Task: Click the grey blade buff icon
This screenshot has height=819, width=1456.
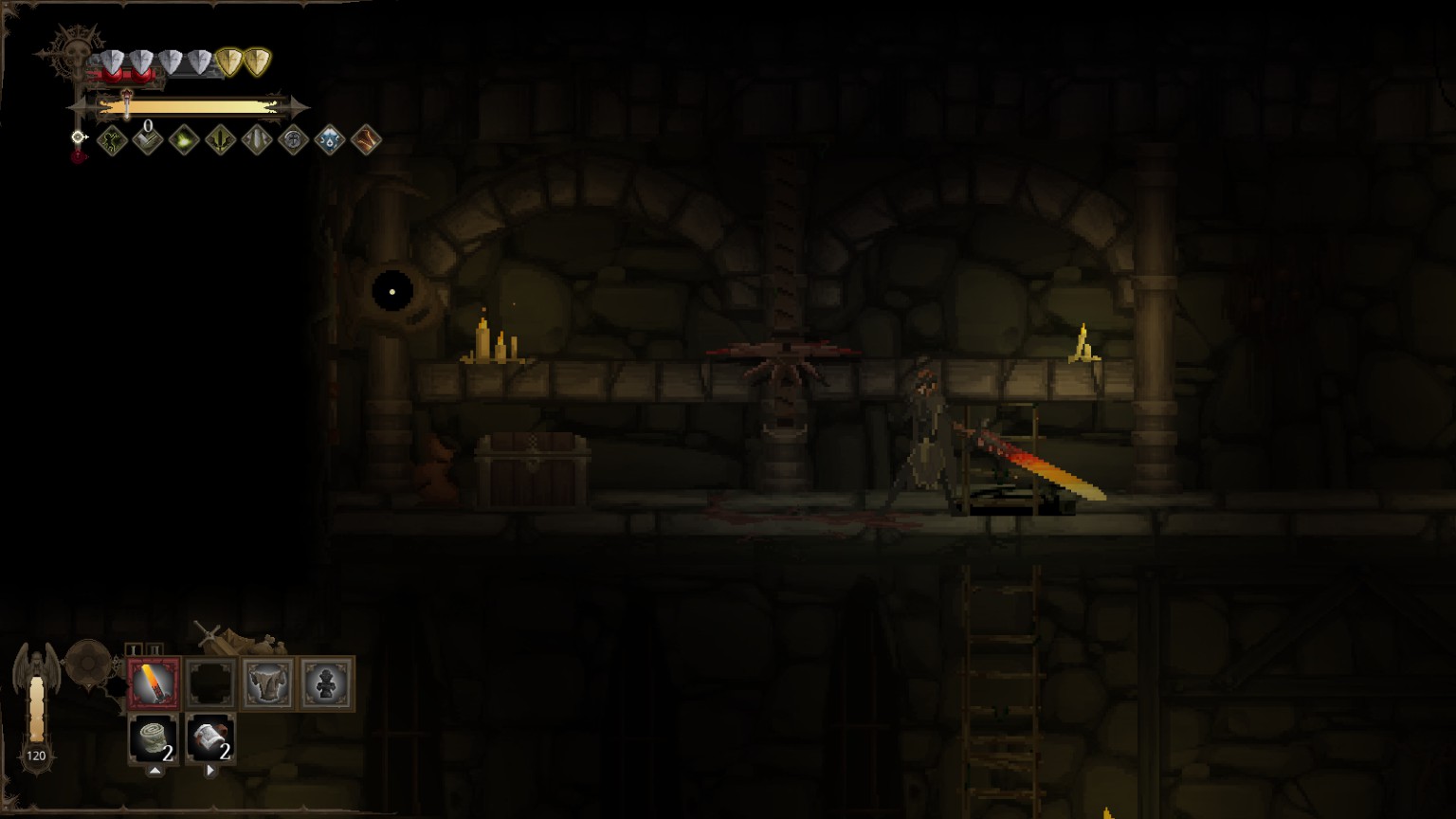Action: click(257, 141)
